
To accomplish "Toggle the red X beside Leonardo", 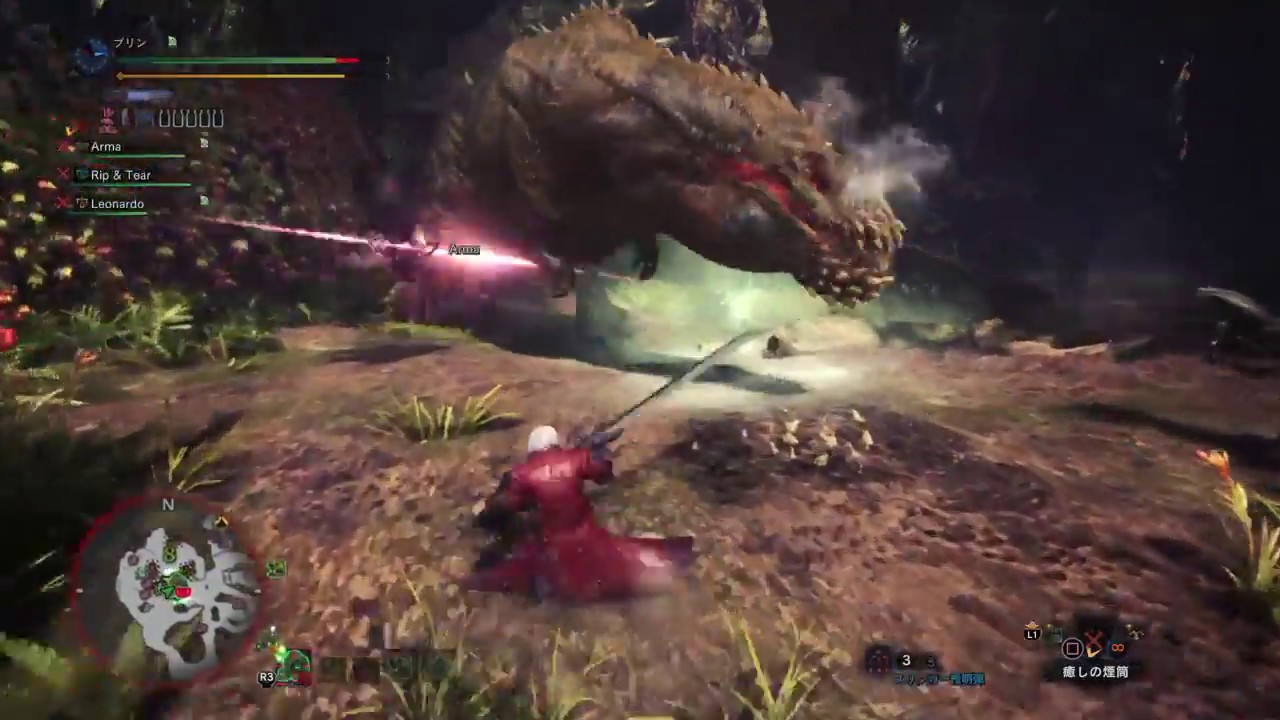I will coord(63,203).
